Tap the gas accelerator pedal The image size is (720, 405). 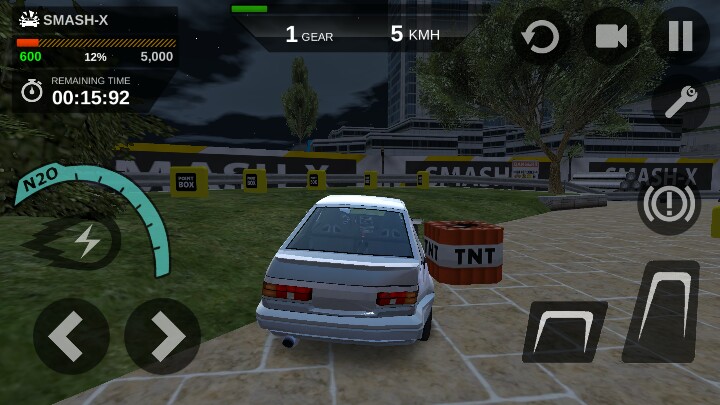[x=662, y=311]
